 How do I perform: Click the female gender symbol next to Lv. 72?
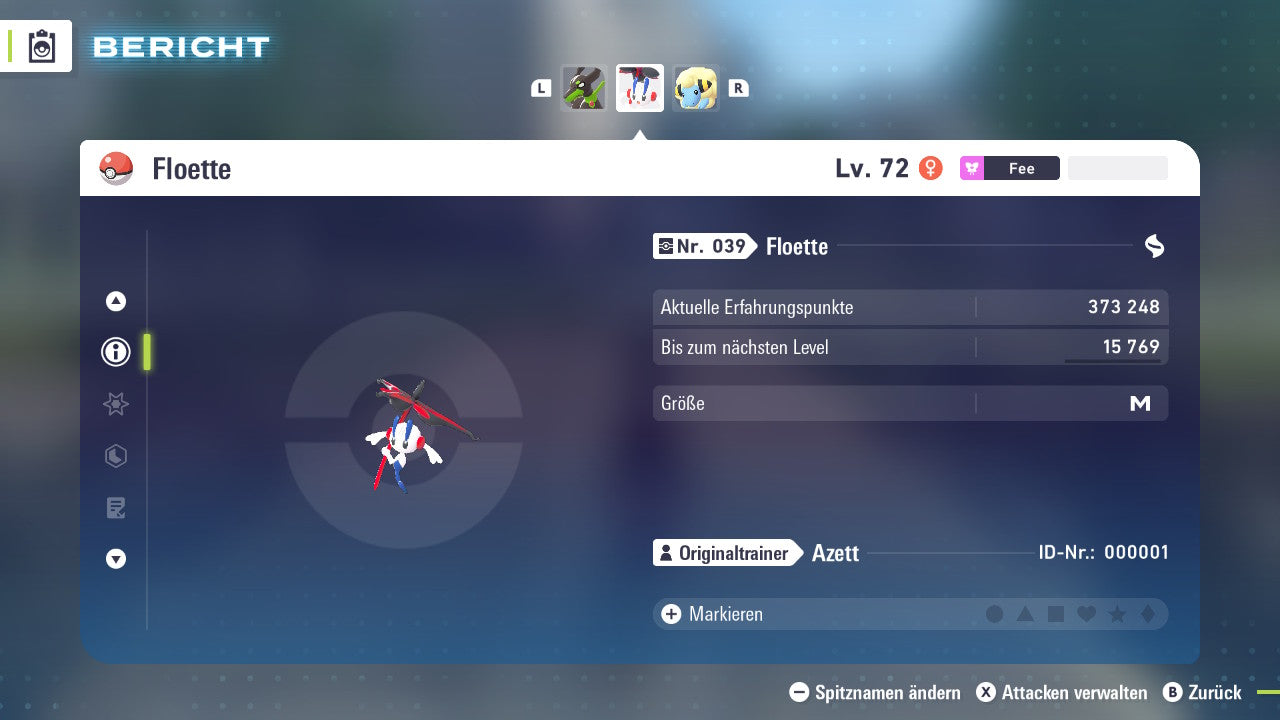tap(932, 168)
